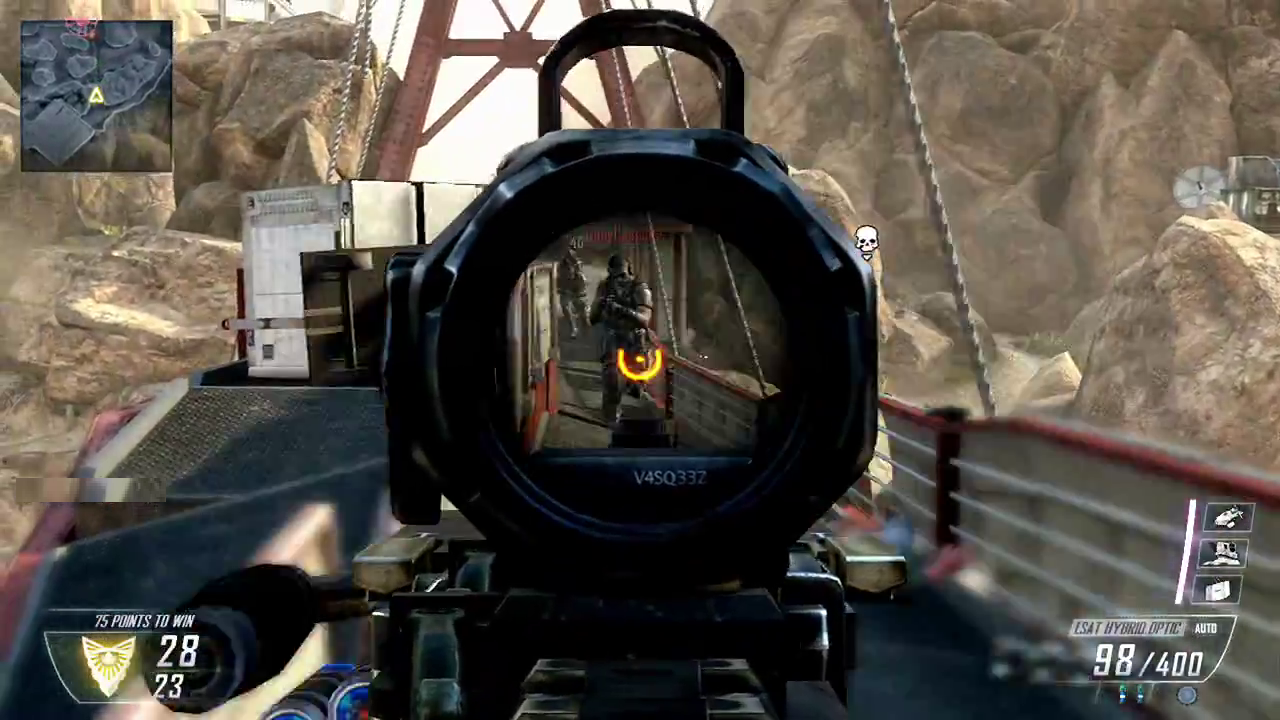The height and width of the screenshot is (720, 1280).
Task: Toggle the AUTO fire mode indicator
Action: click(x=1205, y=629)
